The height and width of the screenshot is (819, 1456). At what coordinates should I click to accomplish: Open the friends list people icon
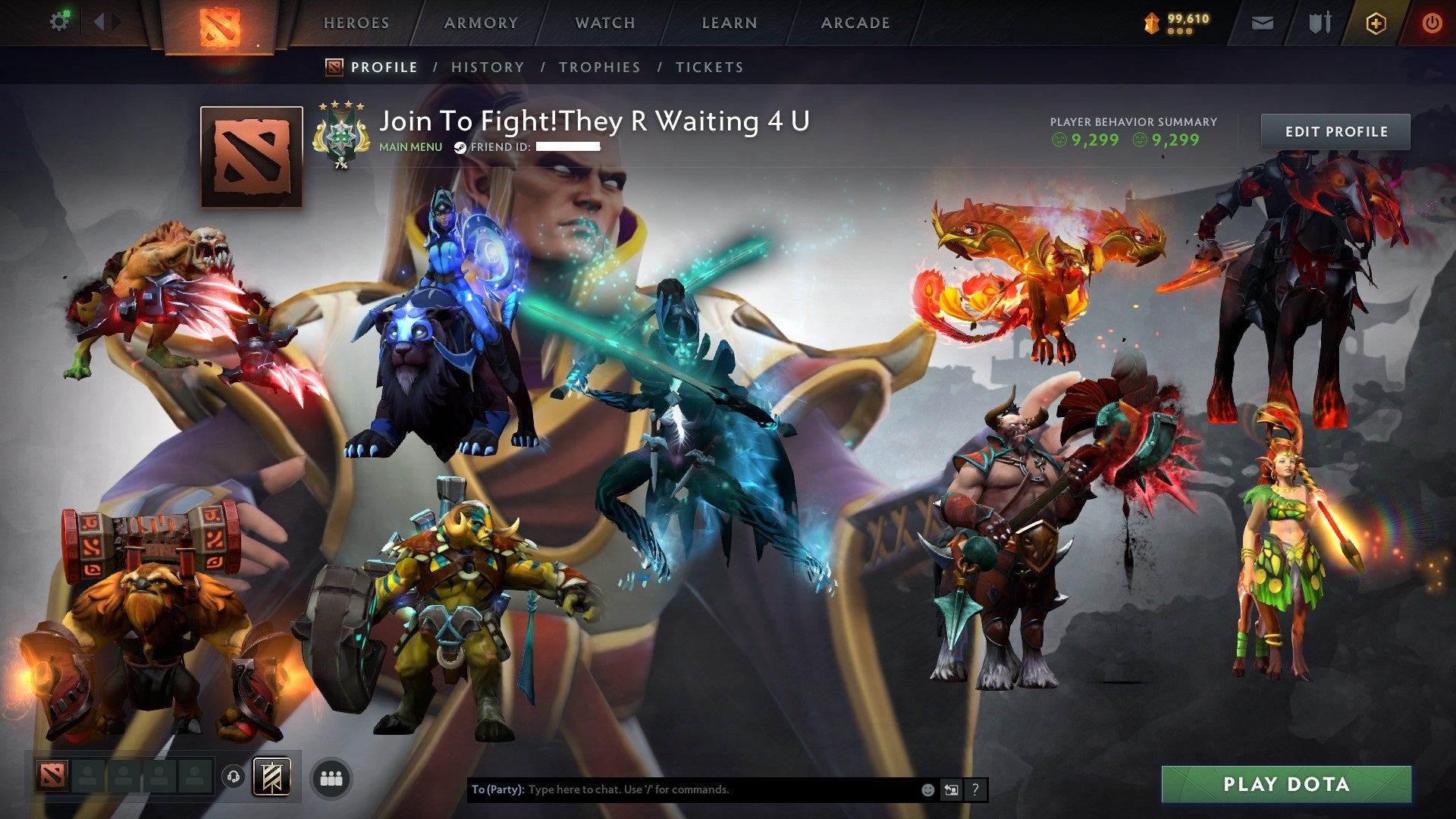click(x=334, y=777)
